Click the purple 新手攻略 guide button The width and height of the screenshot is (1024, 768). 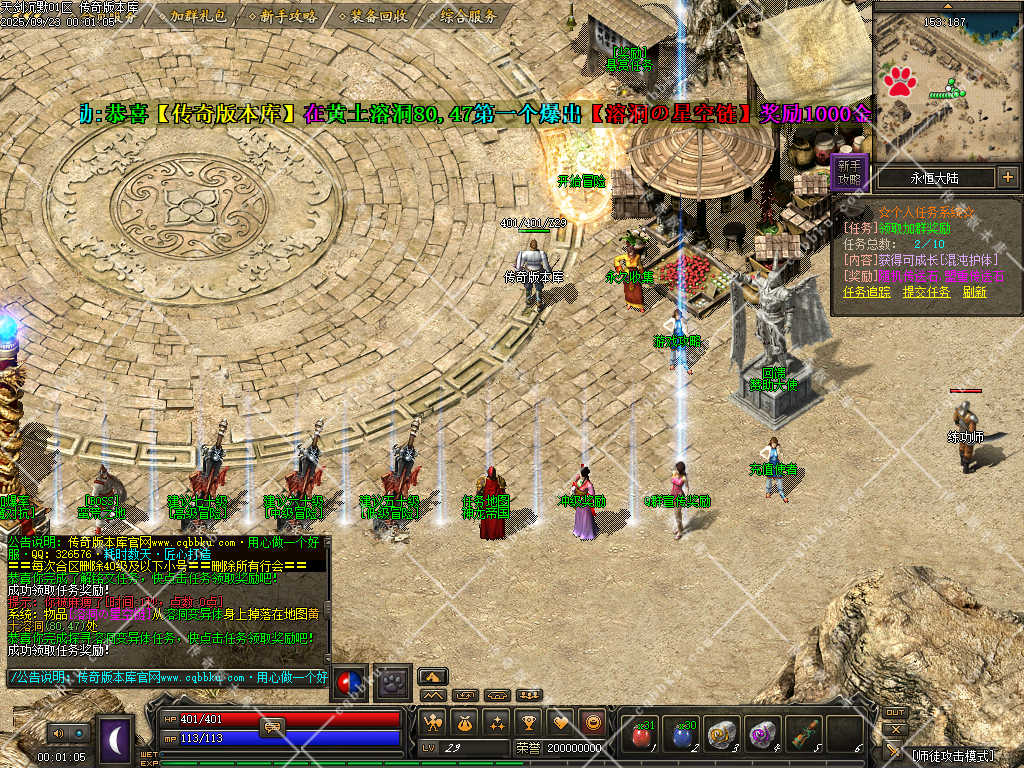pyautogui.click(x=849, y=172)
